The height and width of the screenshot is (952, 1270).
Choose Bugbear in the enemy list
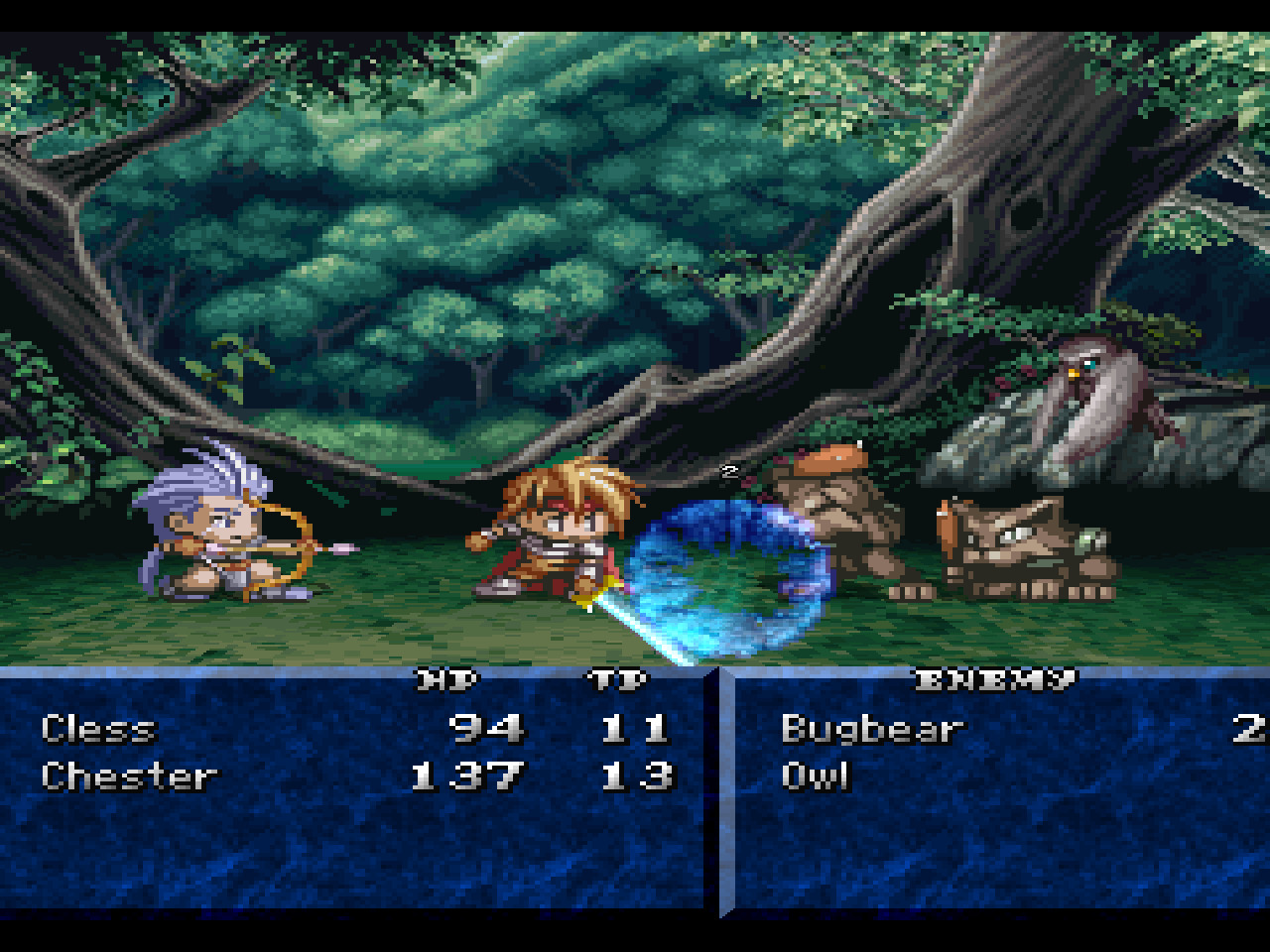pyautogui.click(x=871, y=730)
